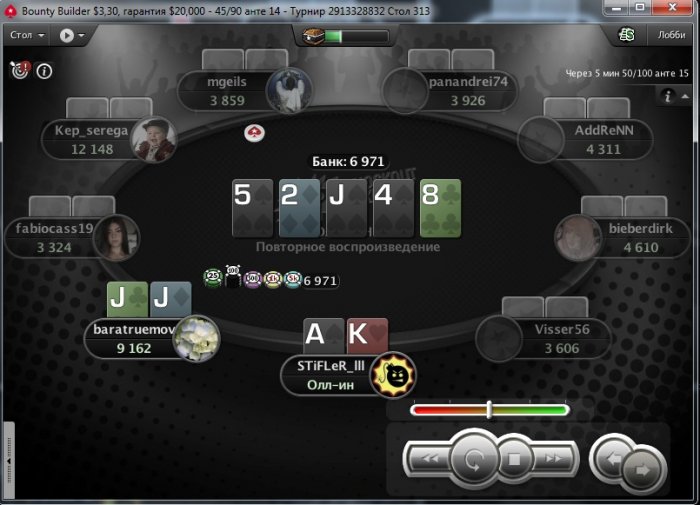Screen dimensions: 700x505
Task: Close the poker table window
Action: 682,9
